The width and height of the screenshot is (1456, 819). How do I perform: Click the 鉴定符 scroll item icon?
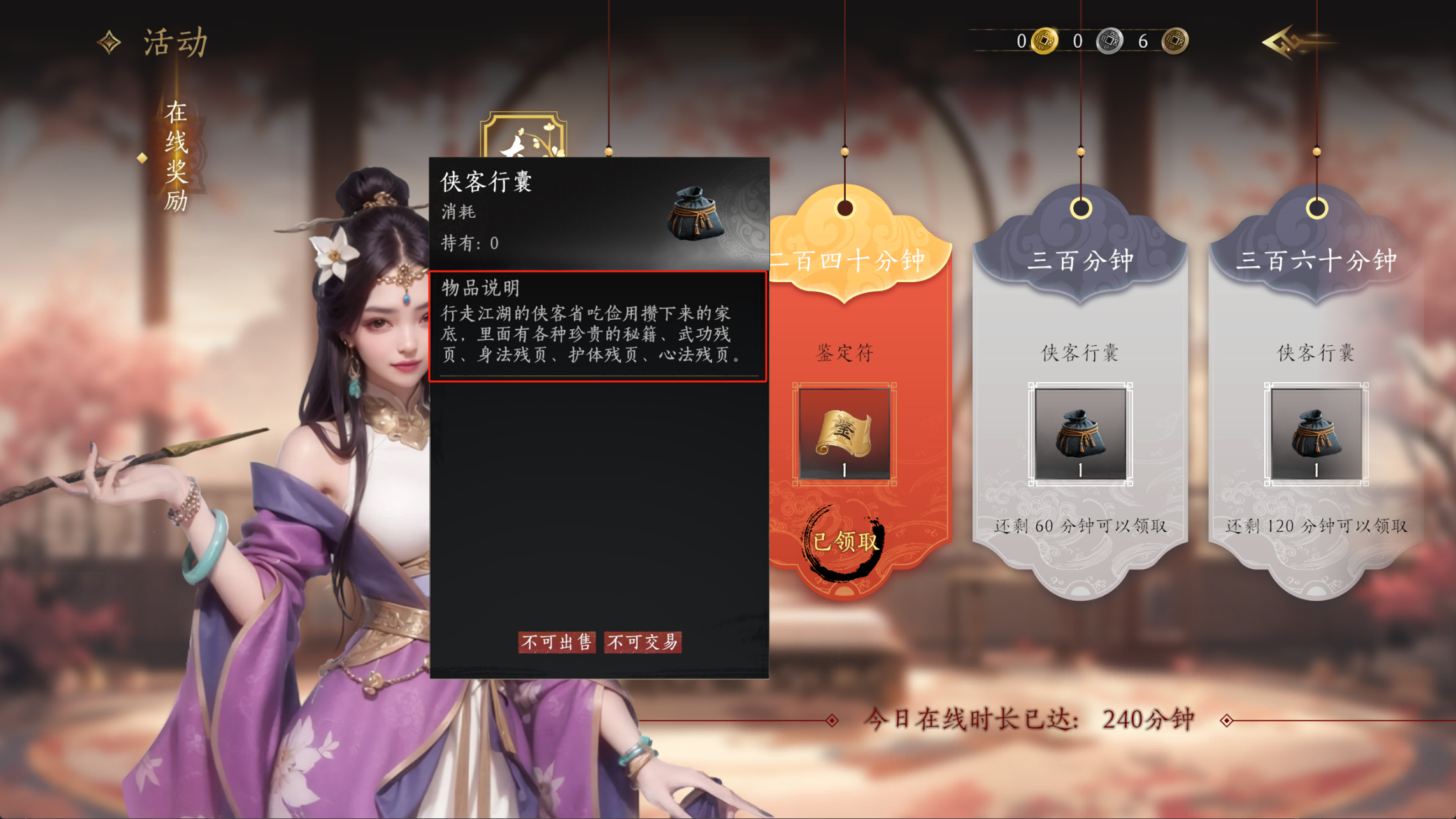tap(844, 433)
